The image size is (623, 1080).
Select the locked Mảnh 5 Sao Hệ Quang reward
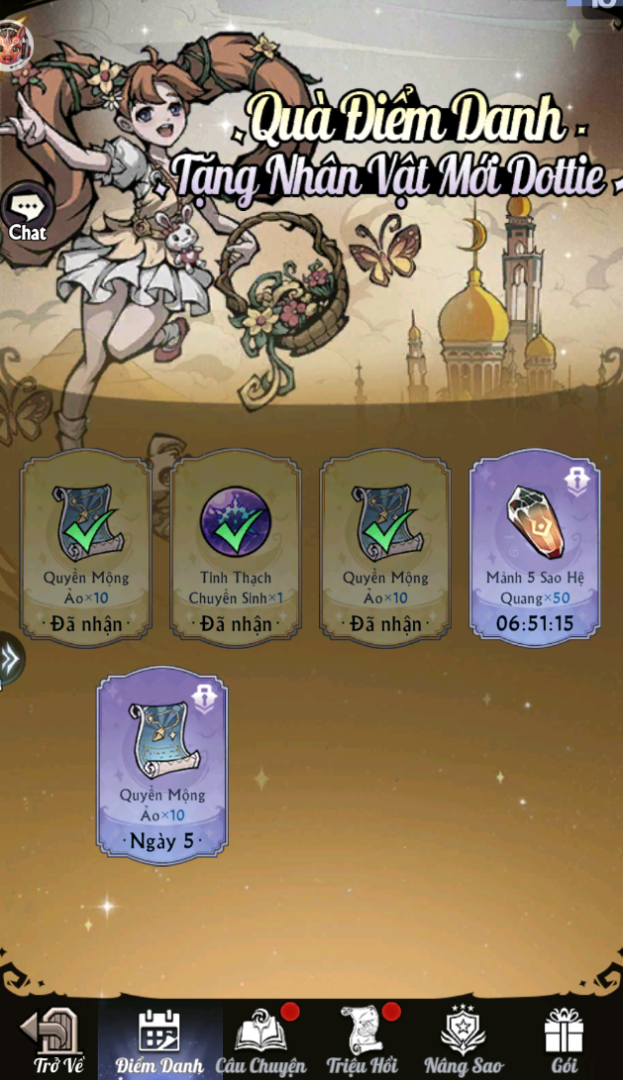coord(535,546)
